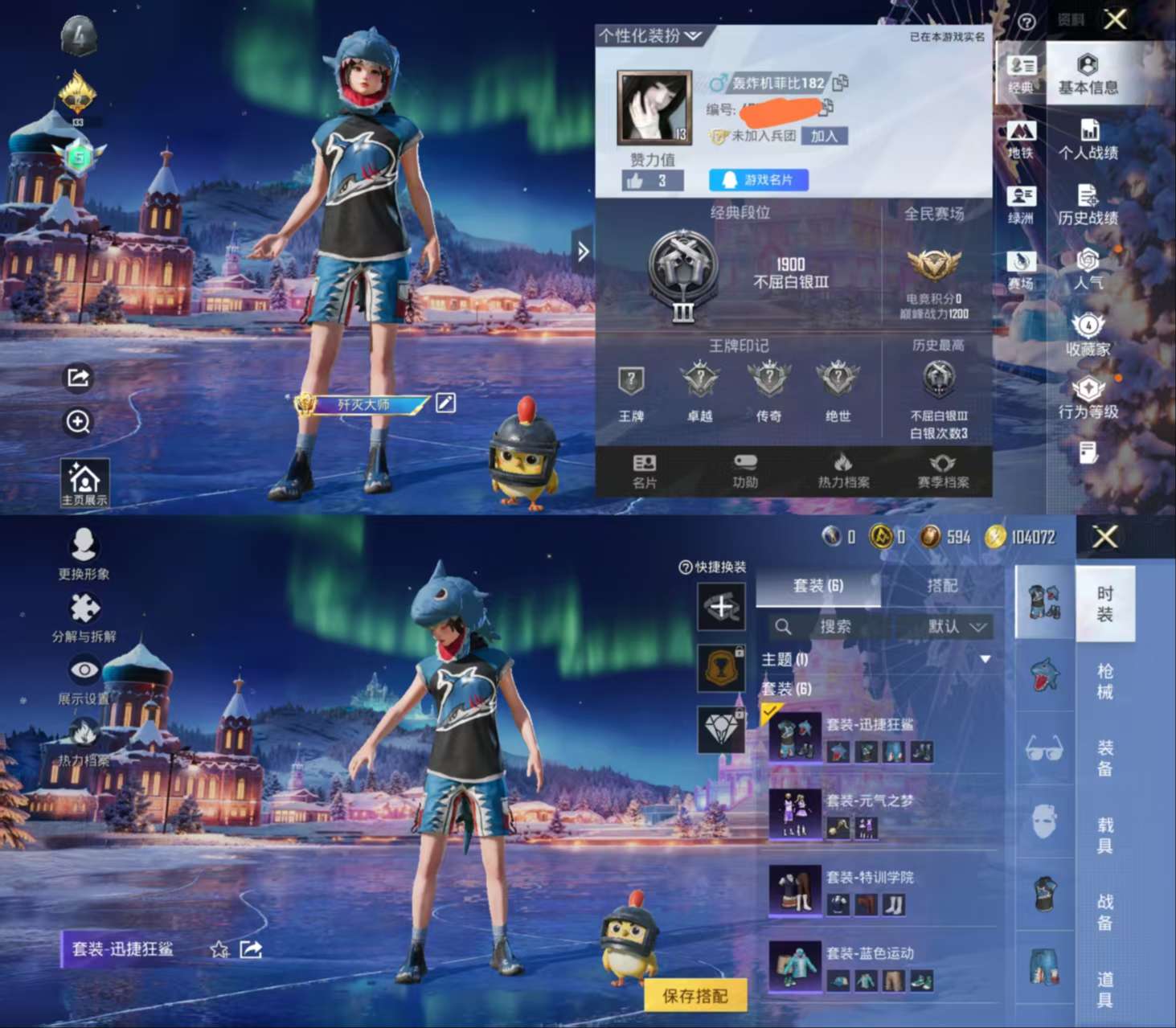Close the wardrobe screen with the lower X

pos(1105,537)
